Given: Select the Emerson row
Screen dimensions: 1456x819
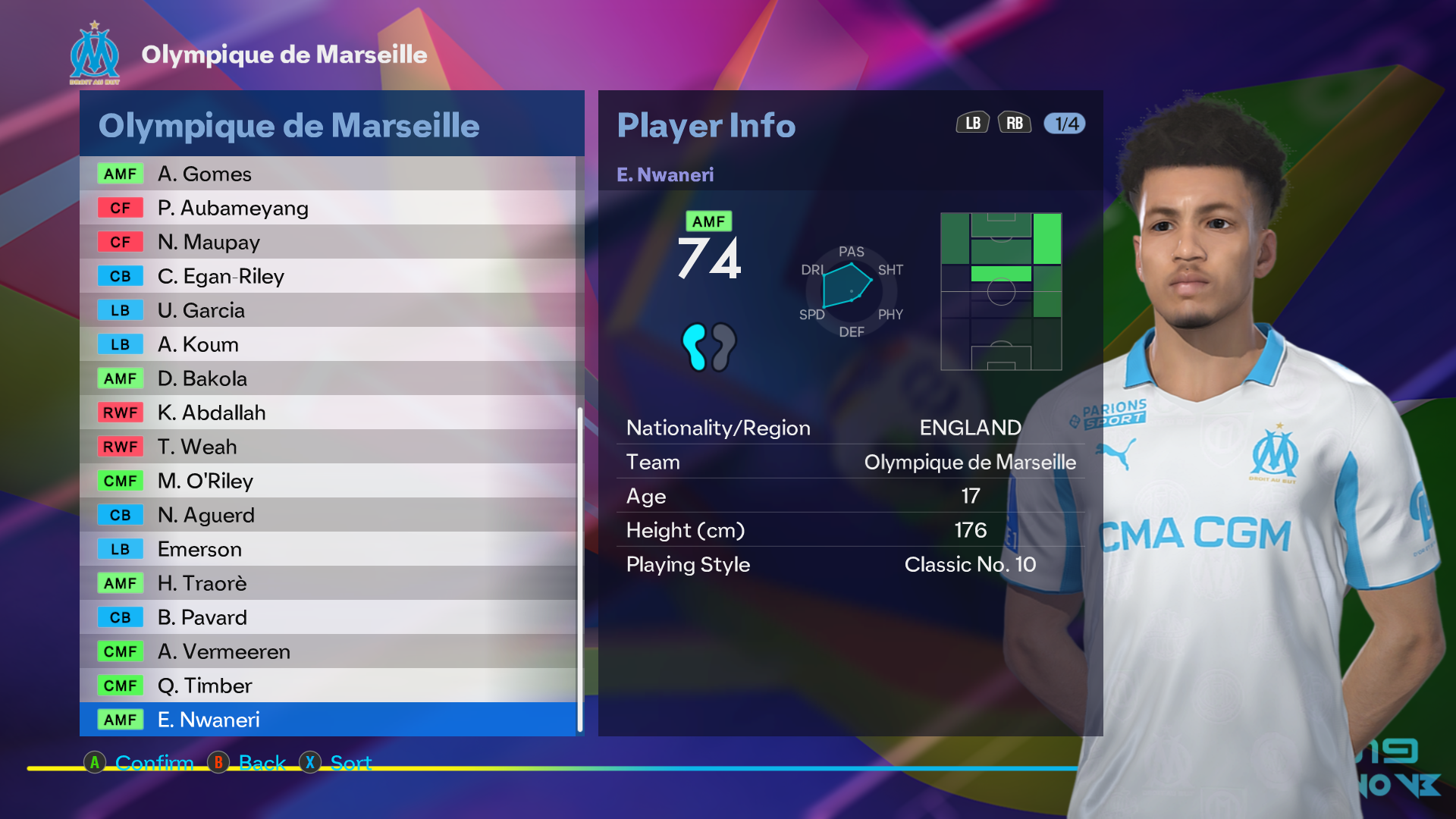Looking at the screenshot, I should [x=328, y=549].
